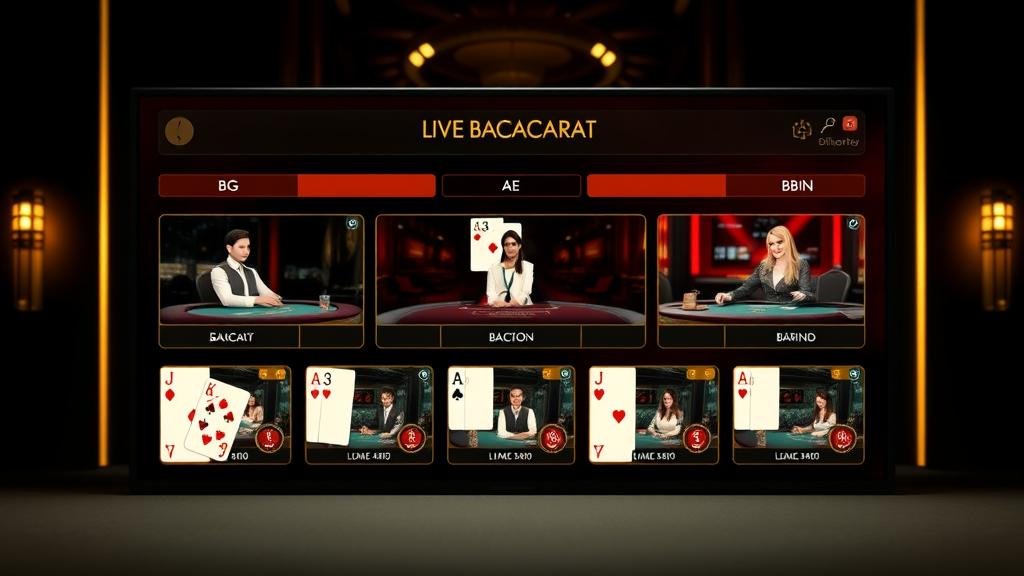Choose the table showing Jack and King cards
Image resolution: width=1024 pixels, height=576 pixels.
pos(225,414)
